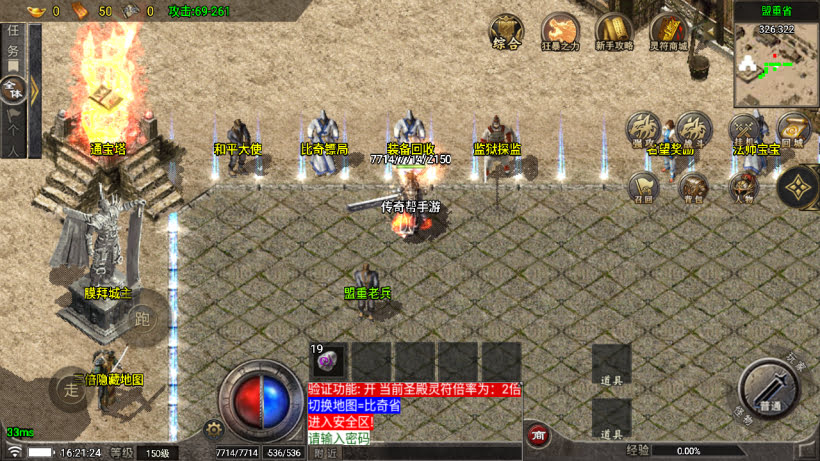Screen dimensions: 820x461
Task: Open the 人物 character sheet
Action: [743, 186]
